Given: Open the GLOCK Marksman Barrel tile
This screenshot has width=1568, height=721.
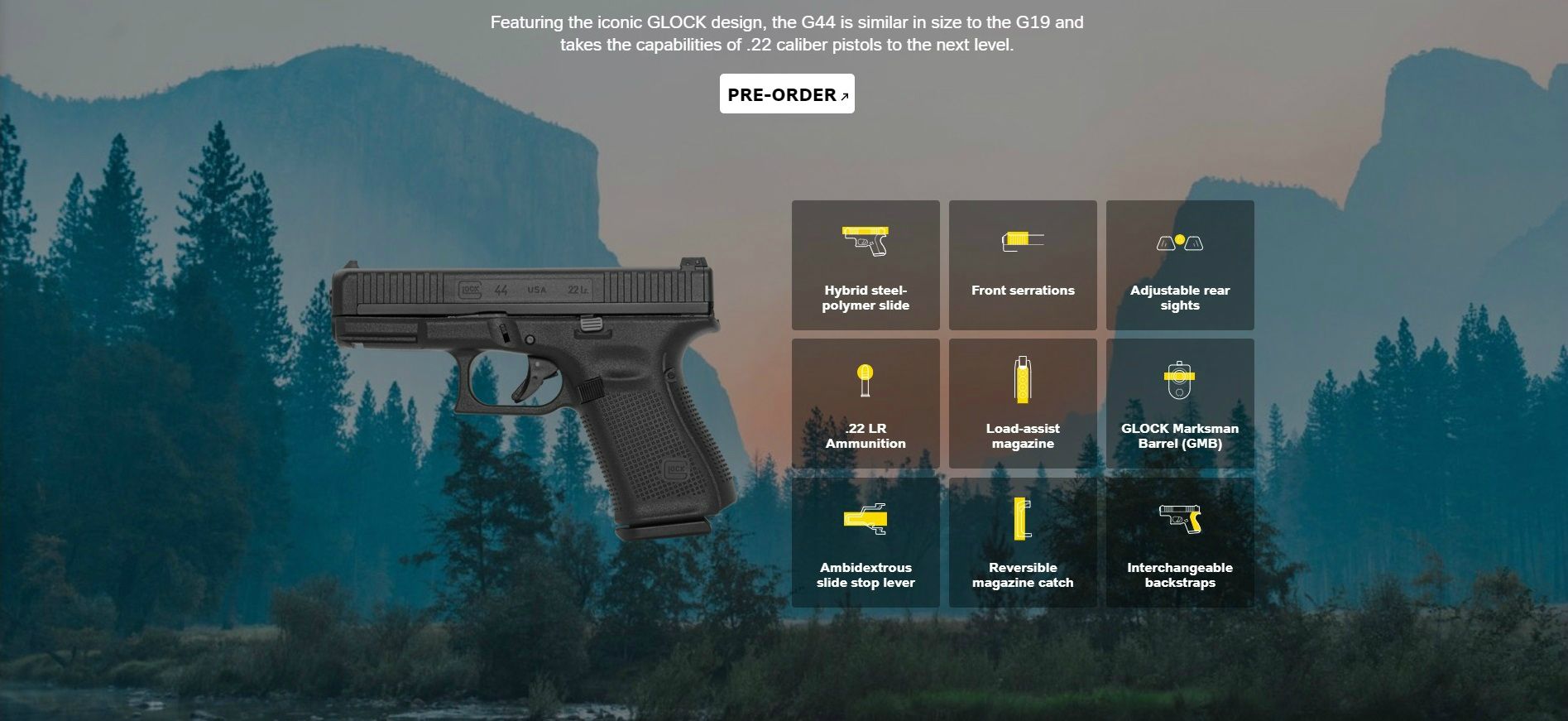Looking at the screenshot, I should pyautogui.click(x=1180, y=403).
